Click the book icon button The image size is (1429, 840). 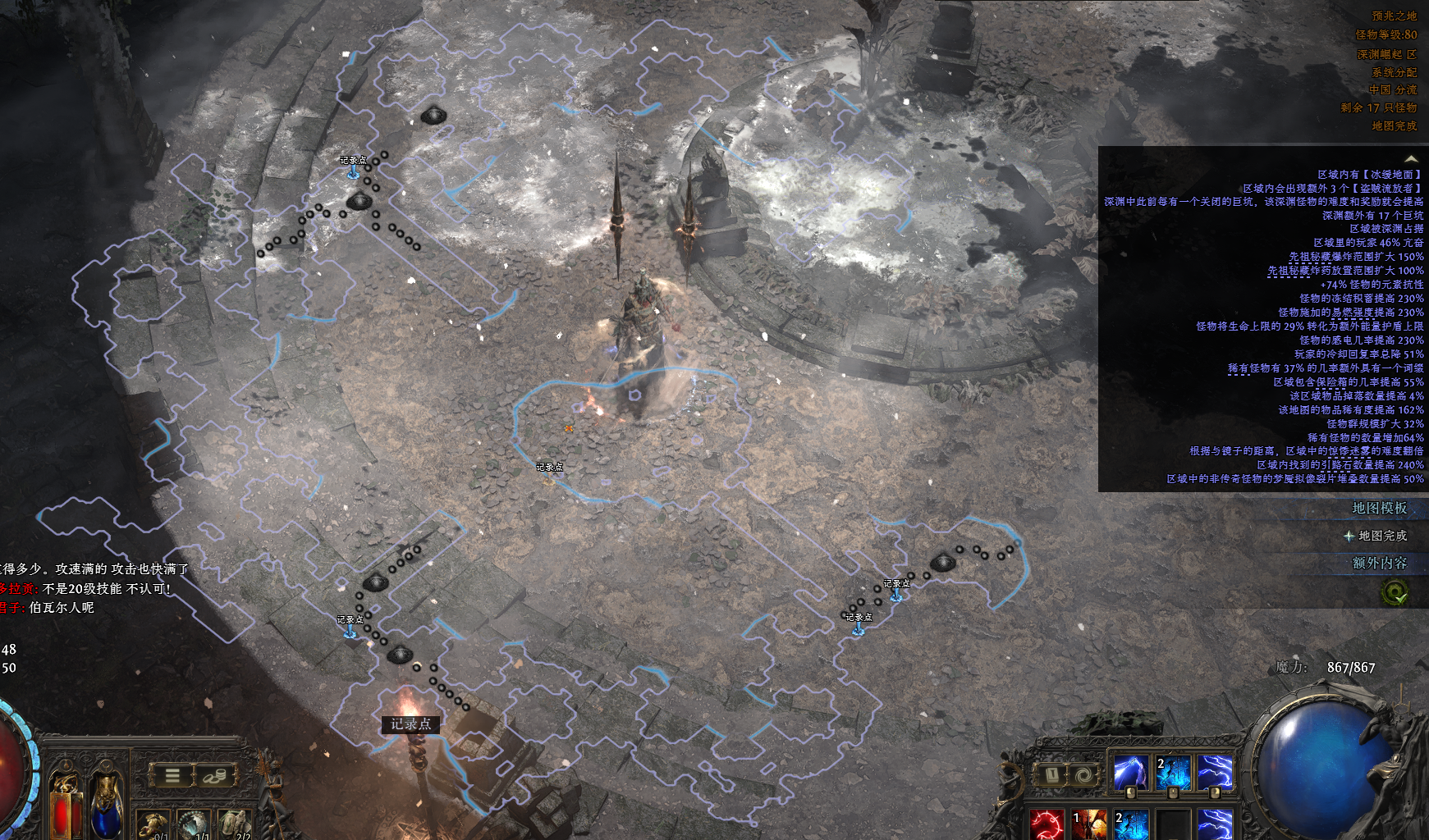coord(1051,774)
